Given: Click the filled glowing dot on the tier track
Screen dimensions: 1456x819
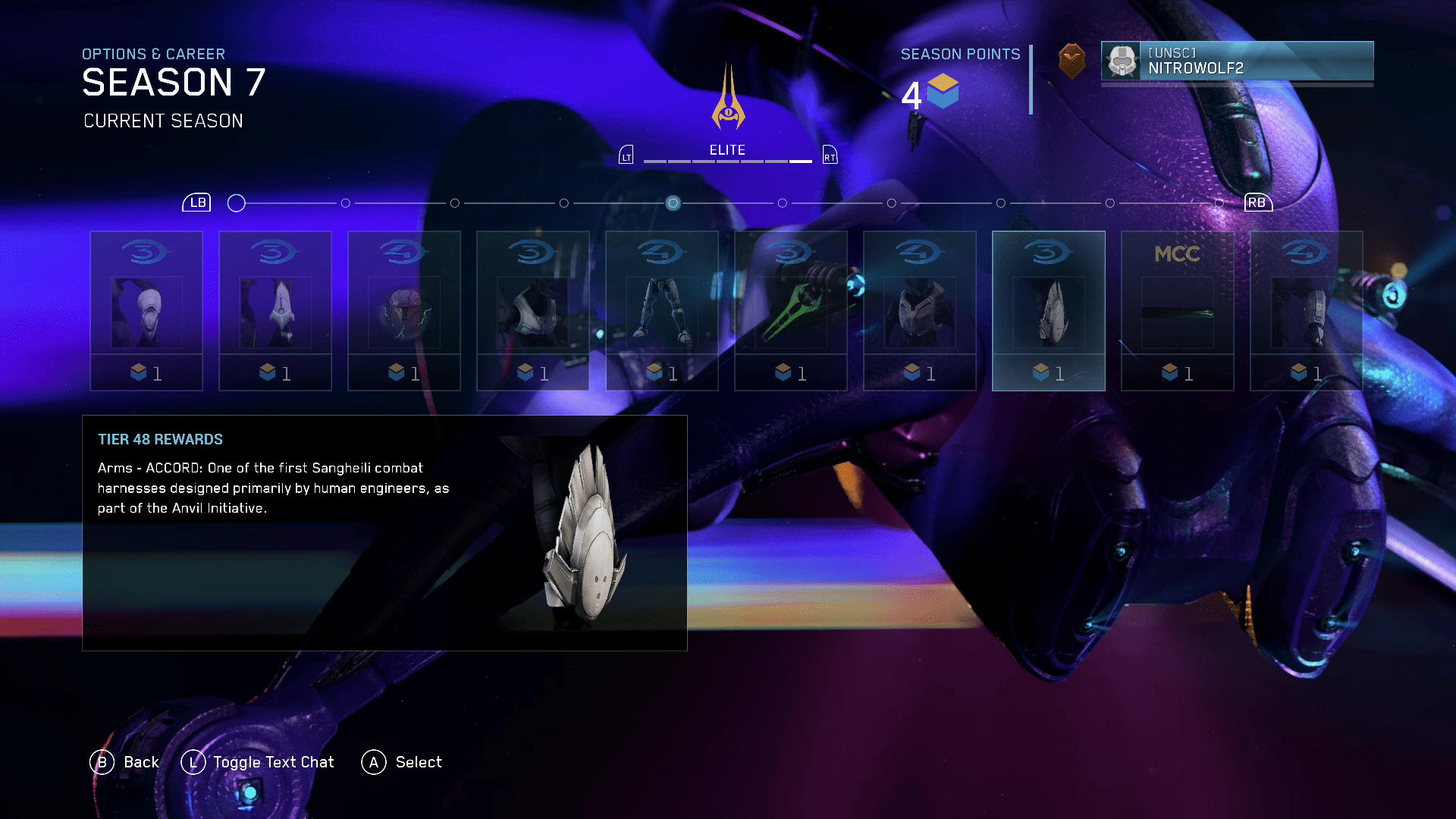Looking at the screenshot, I should (673, 203).
